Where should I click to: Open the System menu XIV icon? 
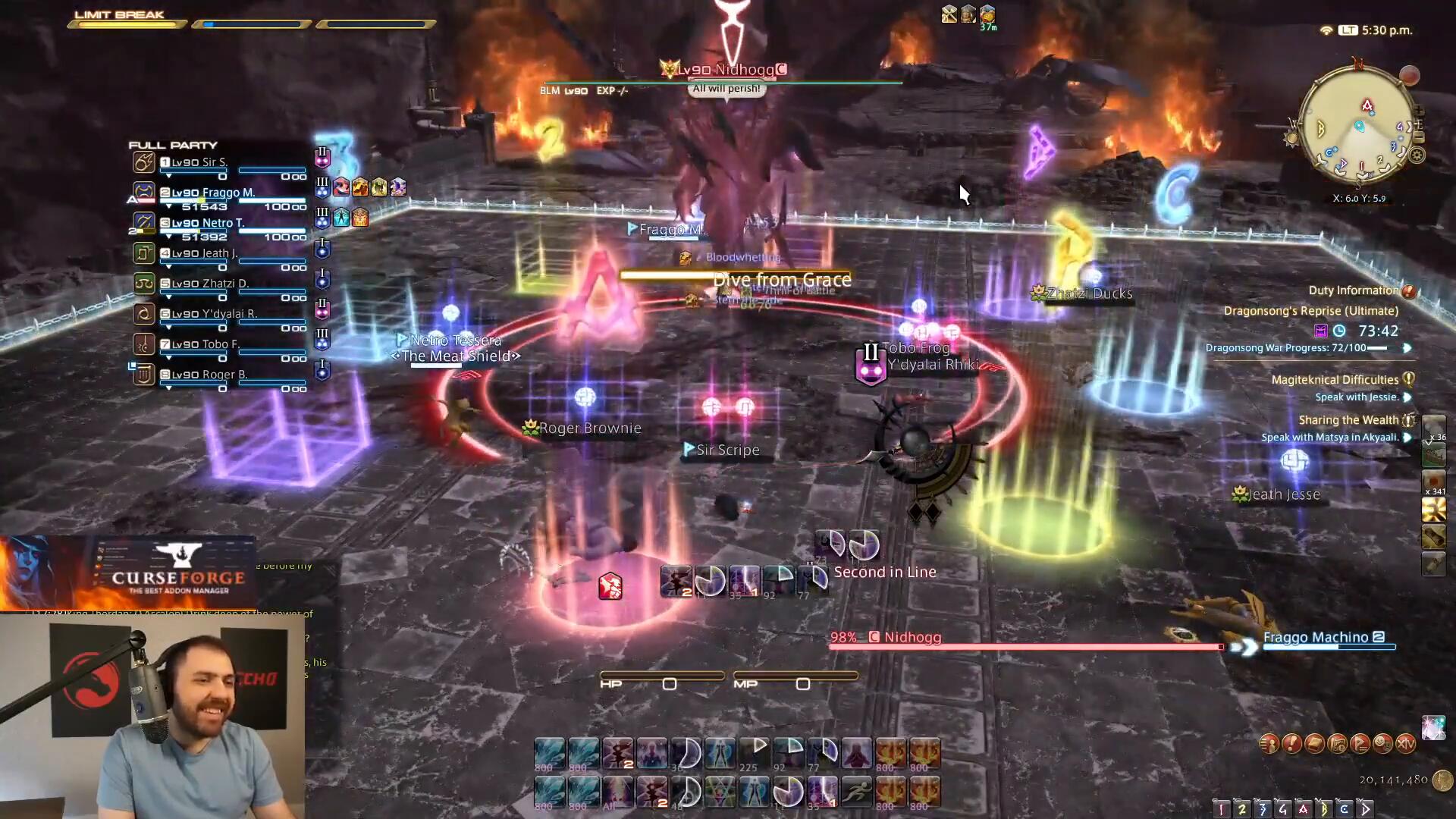(1405, 744)
